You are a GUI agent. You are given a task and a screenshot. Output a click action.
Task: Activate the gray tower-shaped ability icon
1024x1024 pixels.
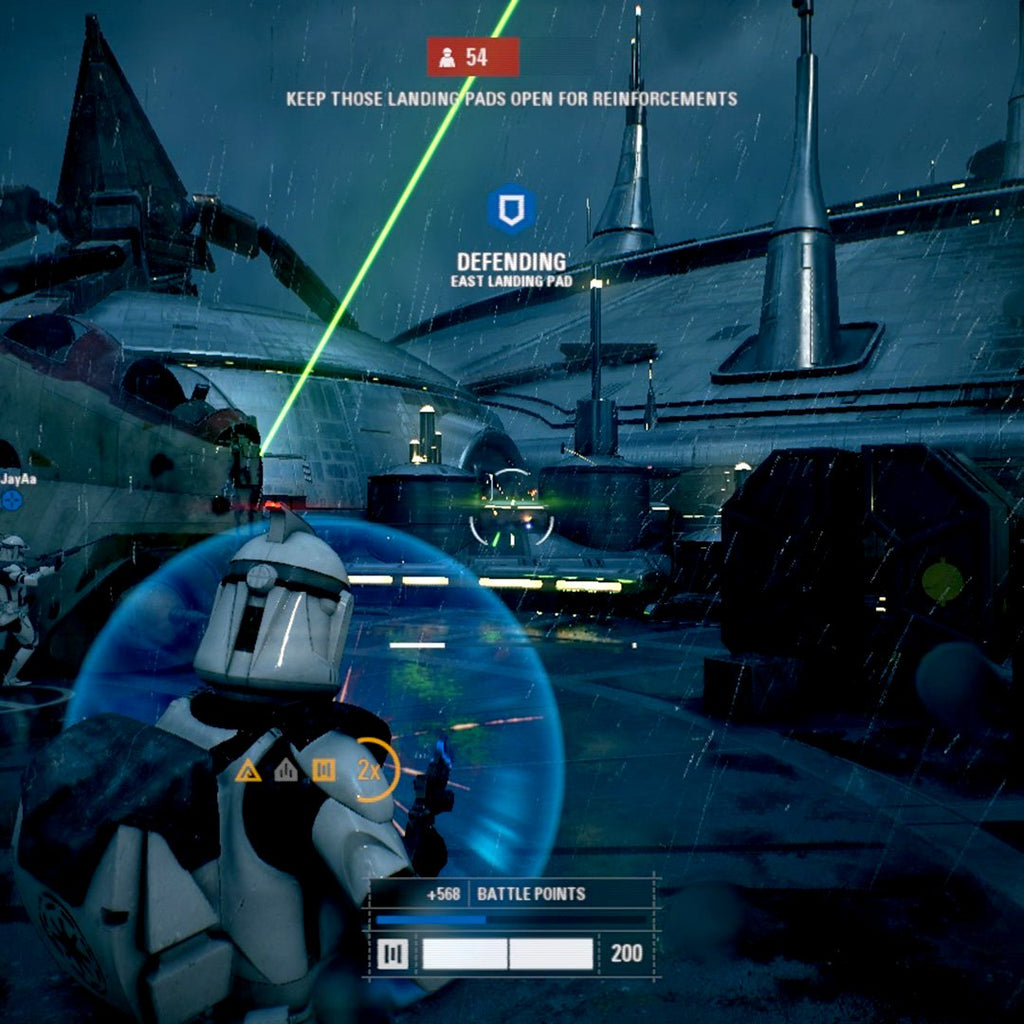[x=286, y=769]
